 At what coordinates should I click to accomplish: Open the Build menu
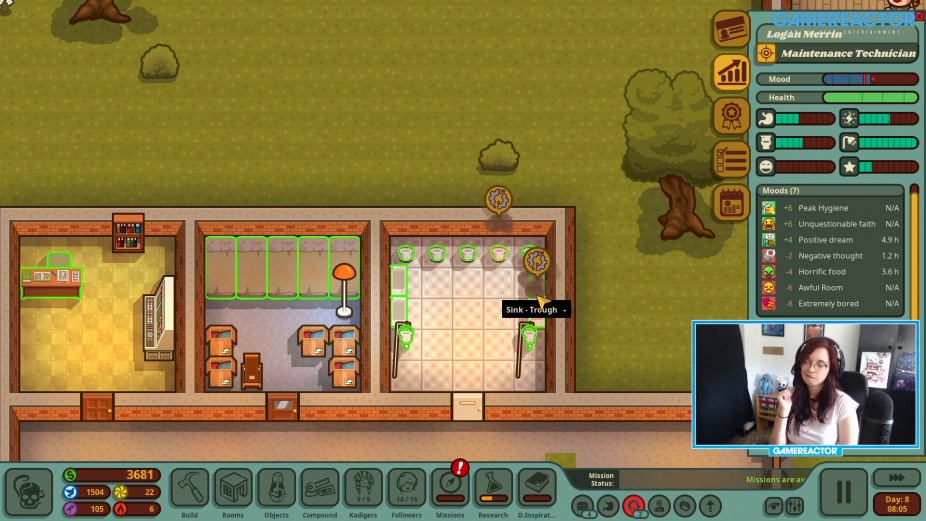click(190, 489)
